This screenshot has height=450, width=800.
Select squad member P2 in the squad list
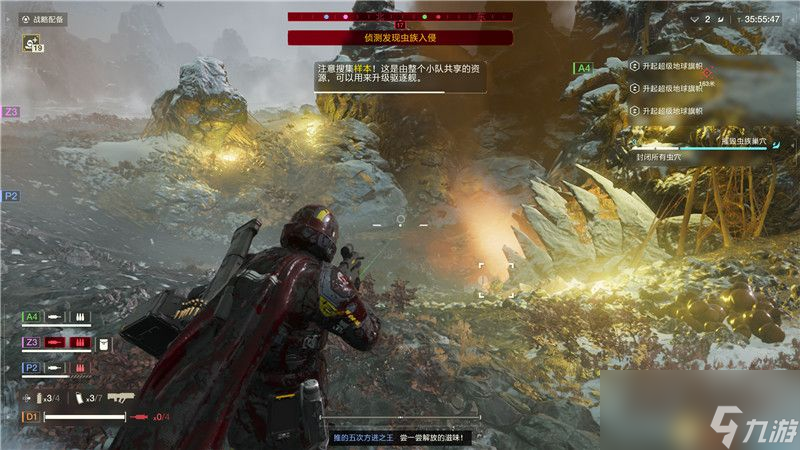pyautogui.click(x=33, y=368)
